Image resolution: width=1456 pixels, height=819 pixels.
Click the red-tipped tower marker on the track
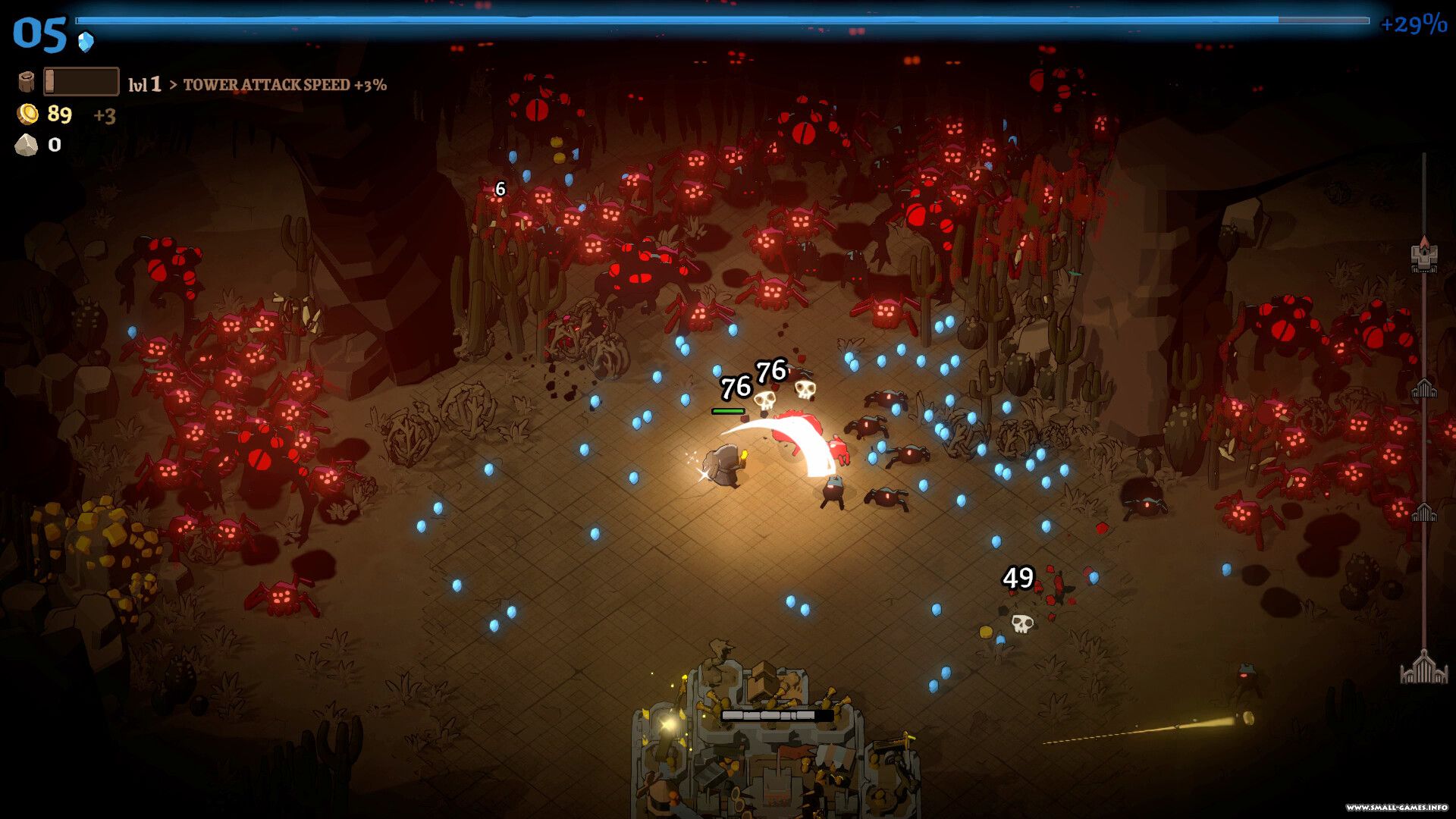point(1423,255)
